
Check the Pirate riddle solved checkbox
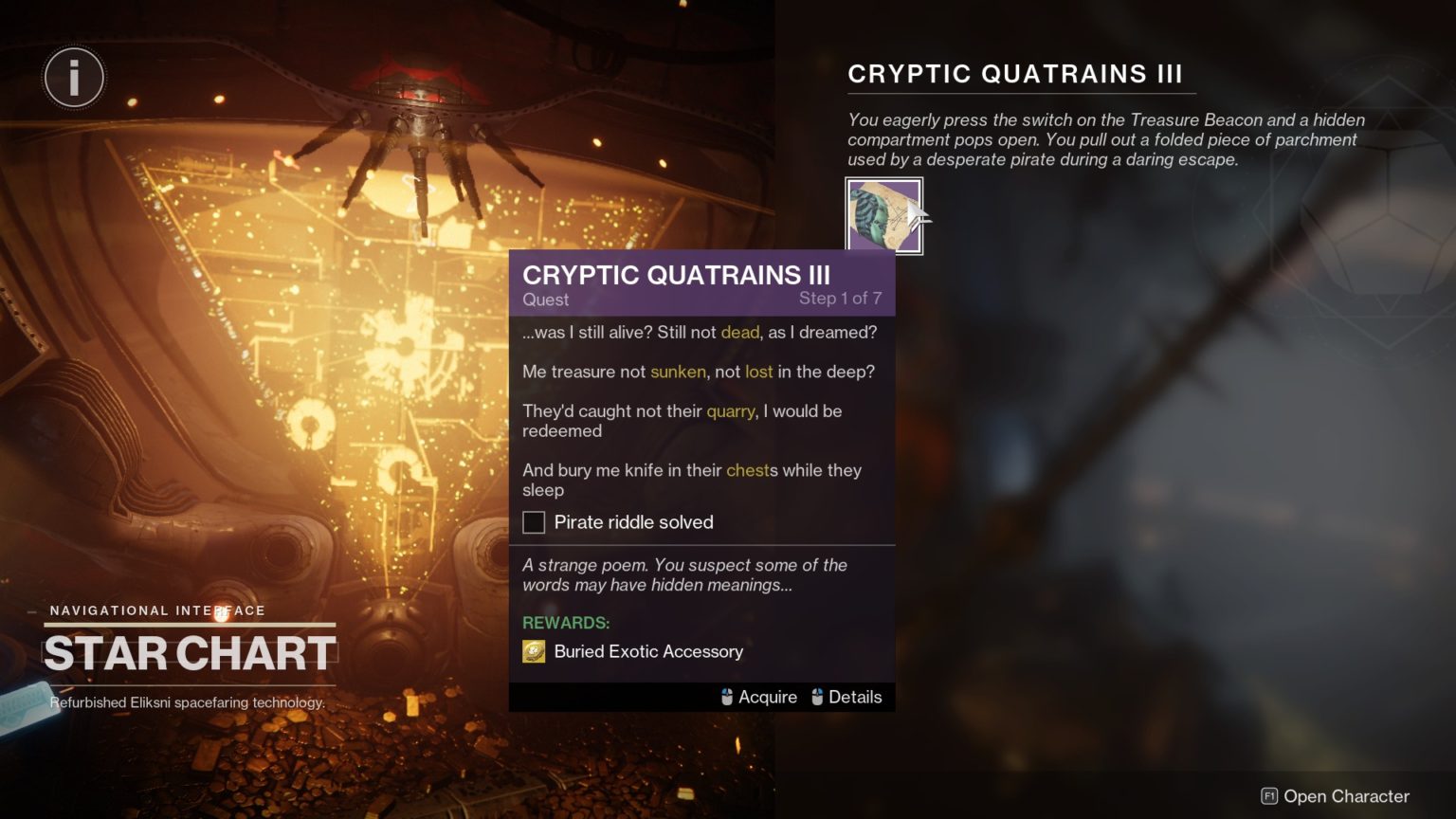pos(534,522)
